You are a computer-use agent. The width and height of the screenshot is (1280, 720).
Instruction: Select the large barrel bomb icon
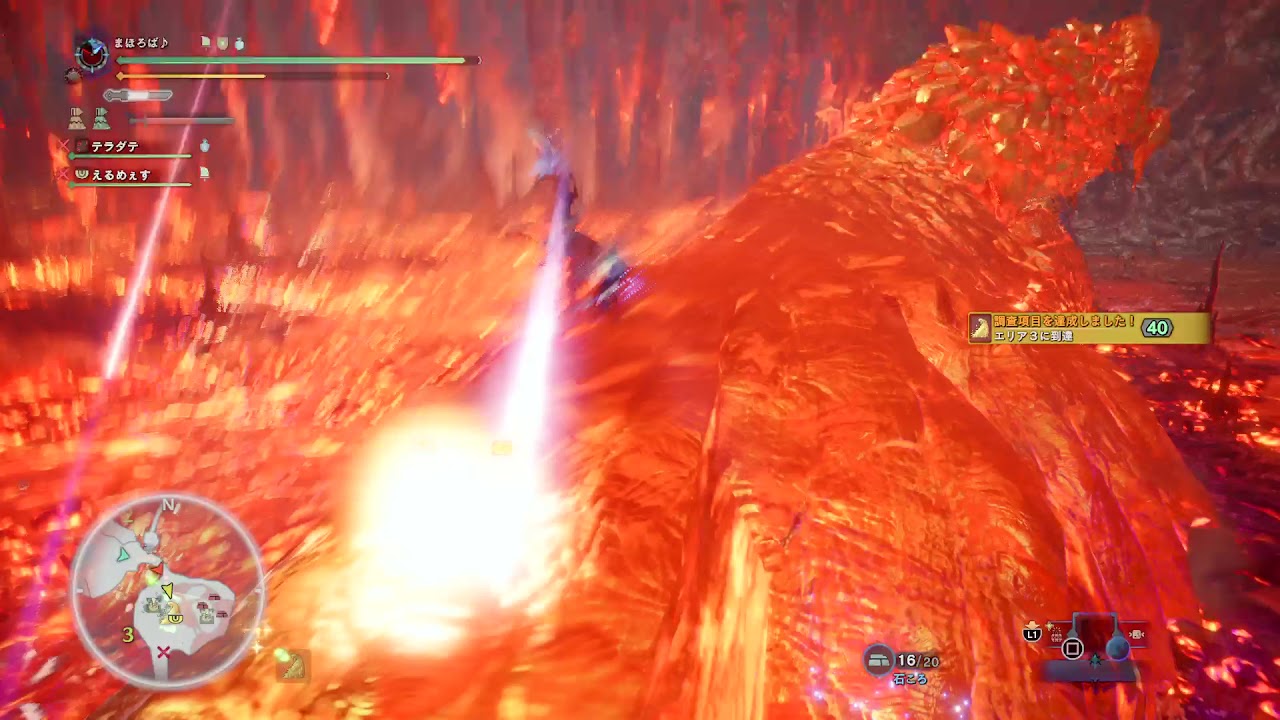tap(1117, 647)
